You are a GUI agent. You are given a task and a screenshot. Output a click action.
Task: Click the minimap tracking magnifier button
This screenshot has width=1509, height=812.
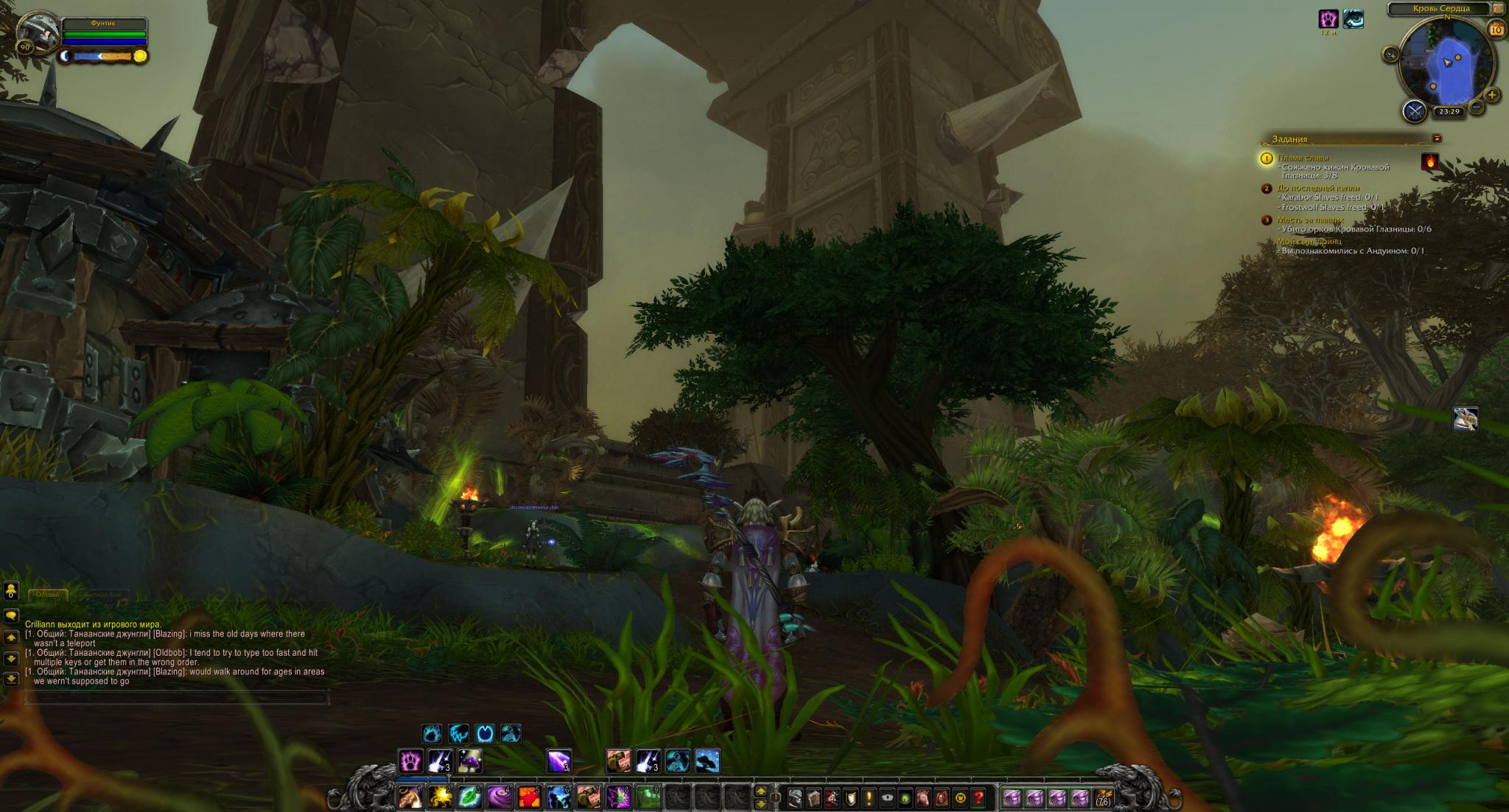(1390, 55)
